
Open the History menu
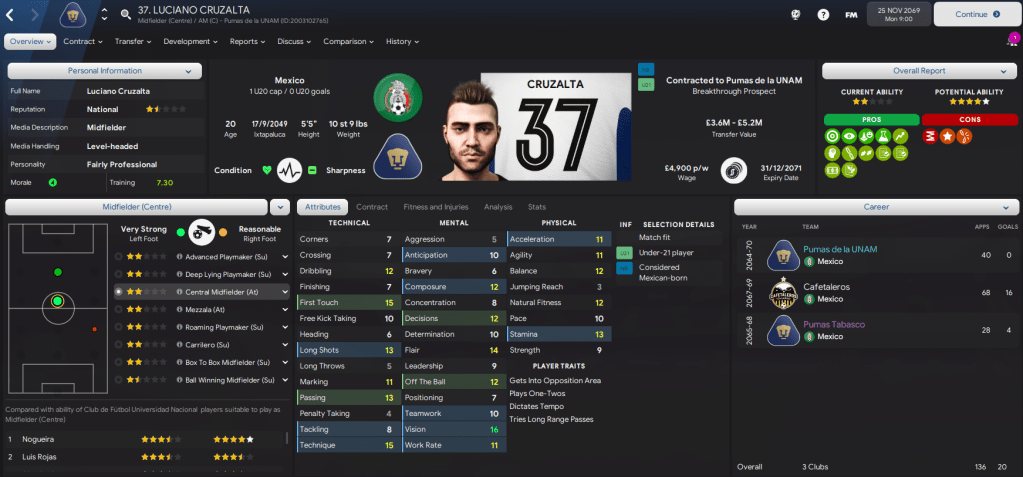point(402,42)
